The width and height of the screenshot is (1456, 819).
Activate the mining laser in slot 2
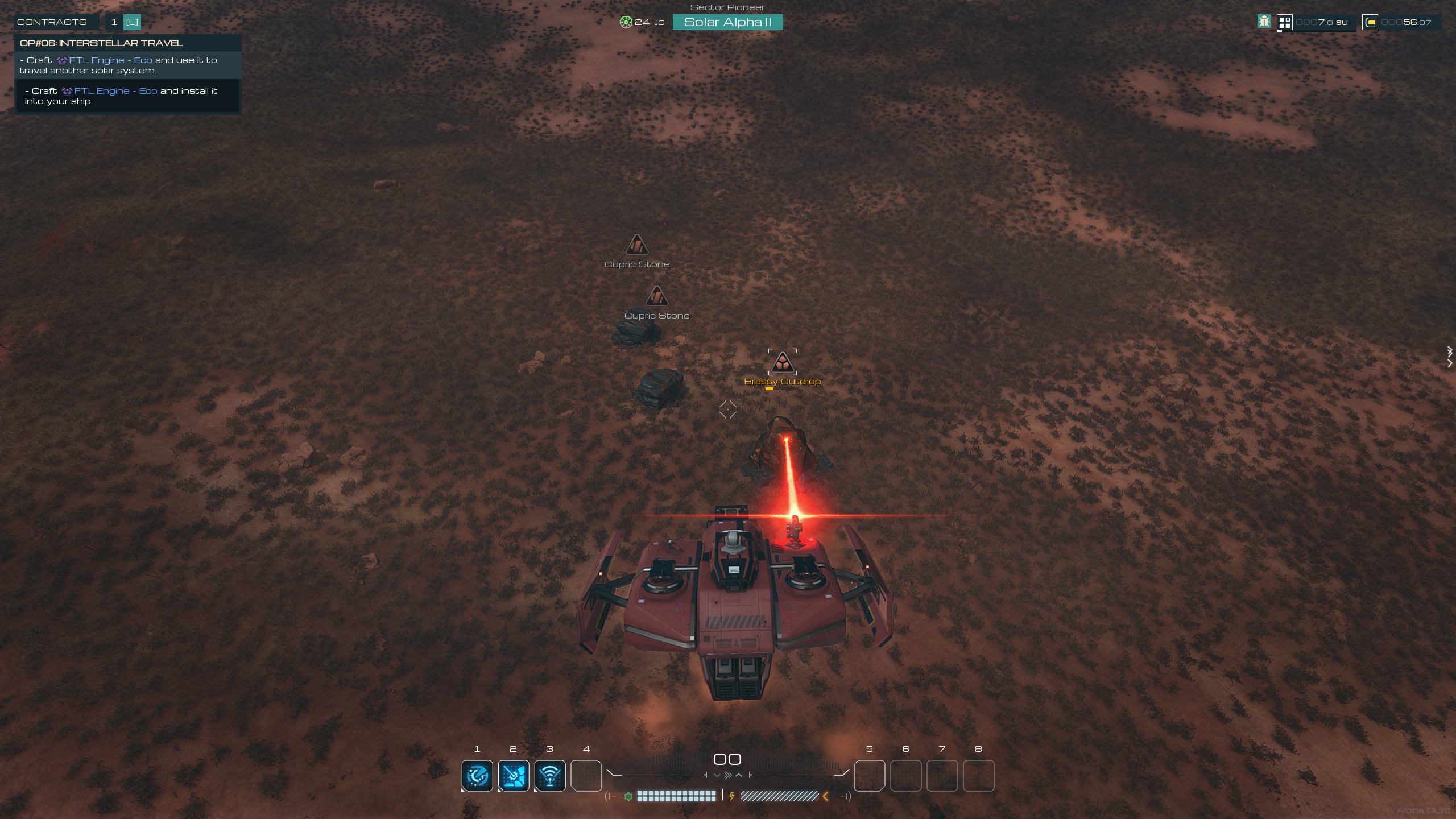[514, 775]
